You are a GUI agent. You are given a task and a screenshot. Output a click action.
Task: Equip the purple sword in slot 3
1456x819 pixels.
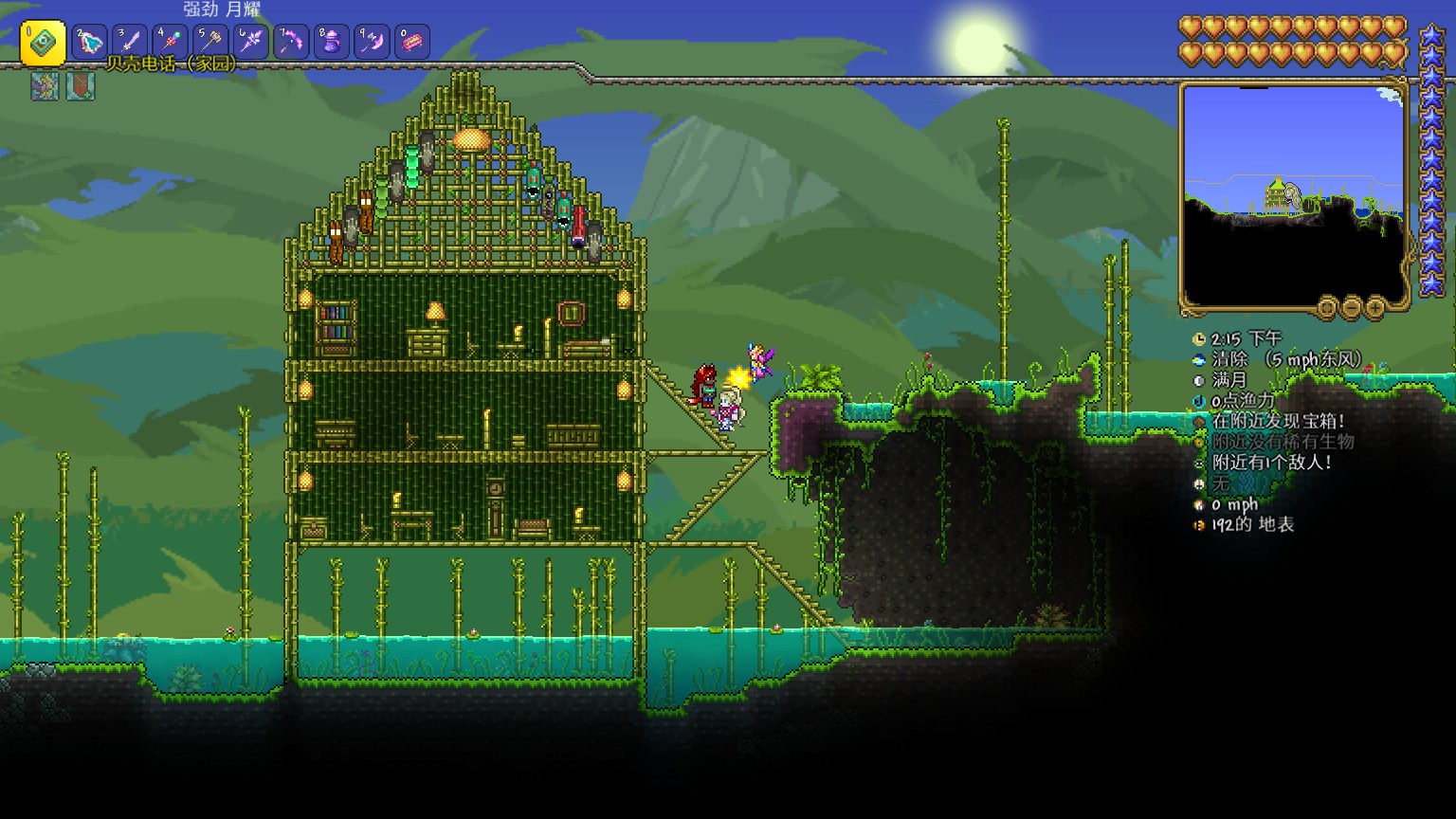click(130, 42)
